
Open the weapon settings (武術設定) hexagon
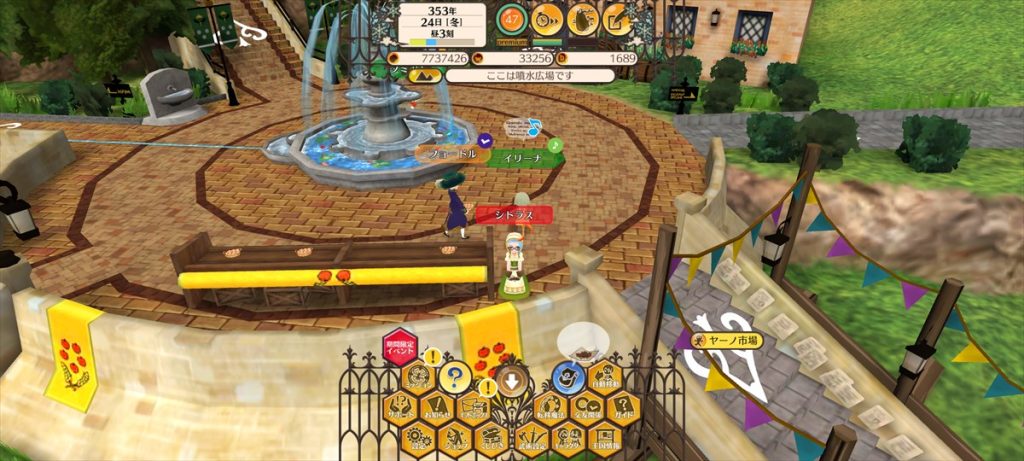(532, 437)
